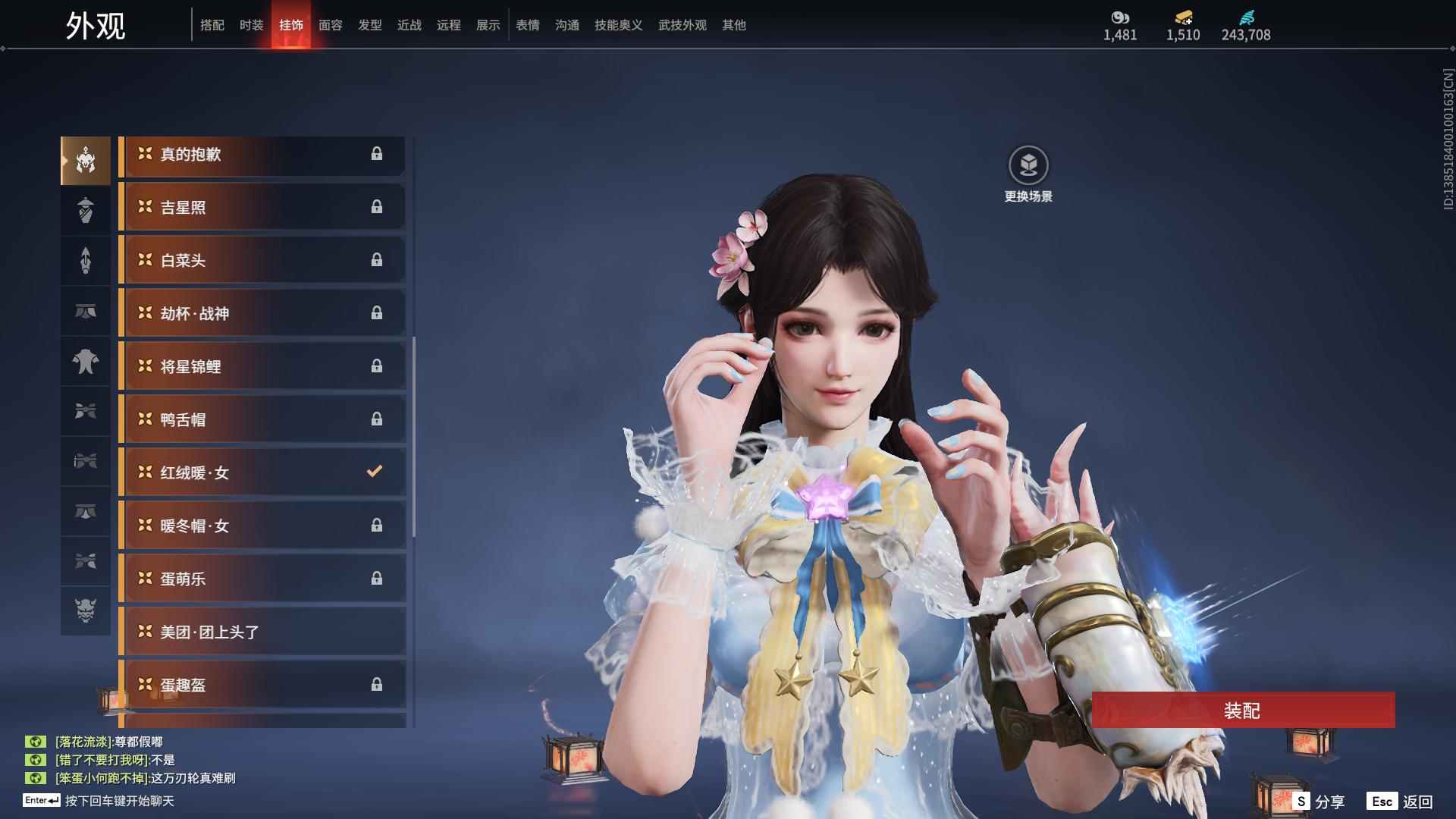Viewport: 1456px width, 819px height.
Task: Select the 蛋萌乐 accessory row
Action: [262, 579]
